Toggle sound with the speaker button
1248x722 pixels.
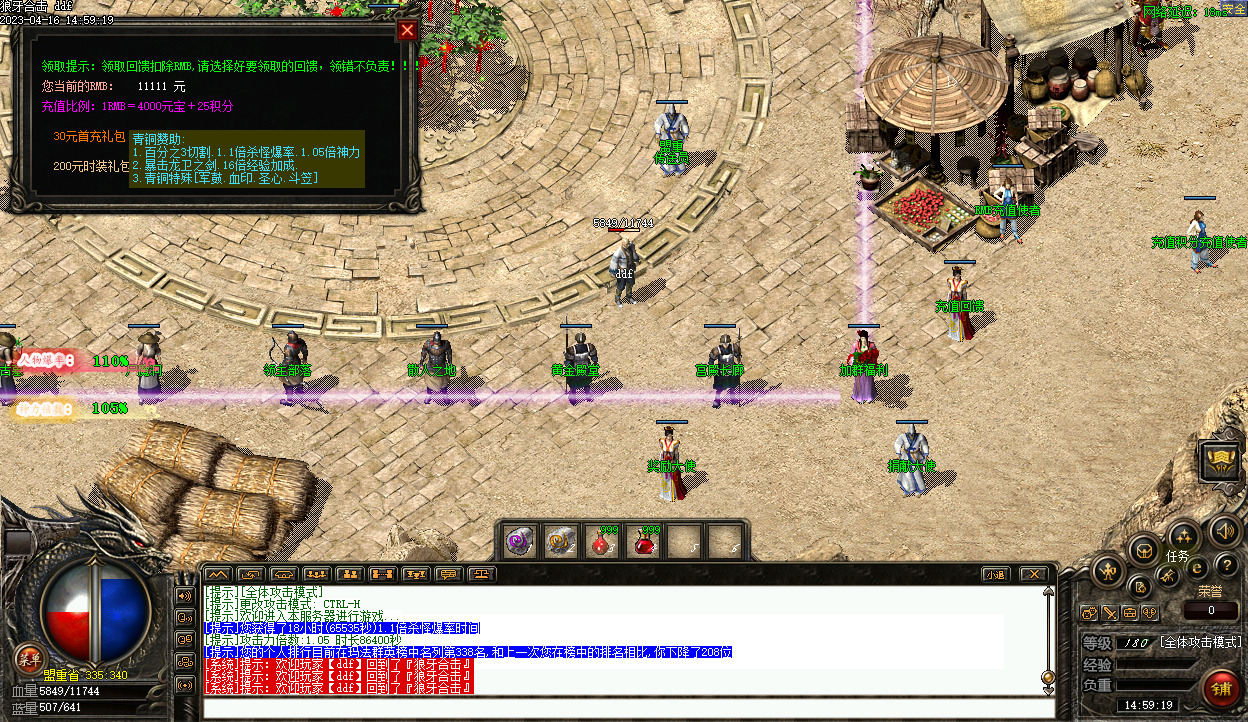click(x=1223, y=530)
